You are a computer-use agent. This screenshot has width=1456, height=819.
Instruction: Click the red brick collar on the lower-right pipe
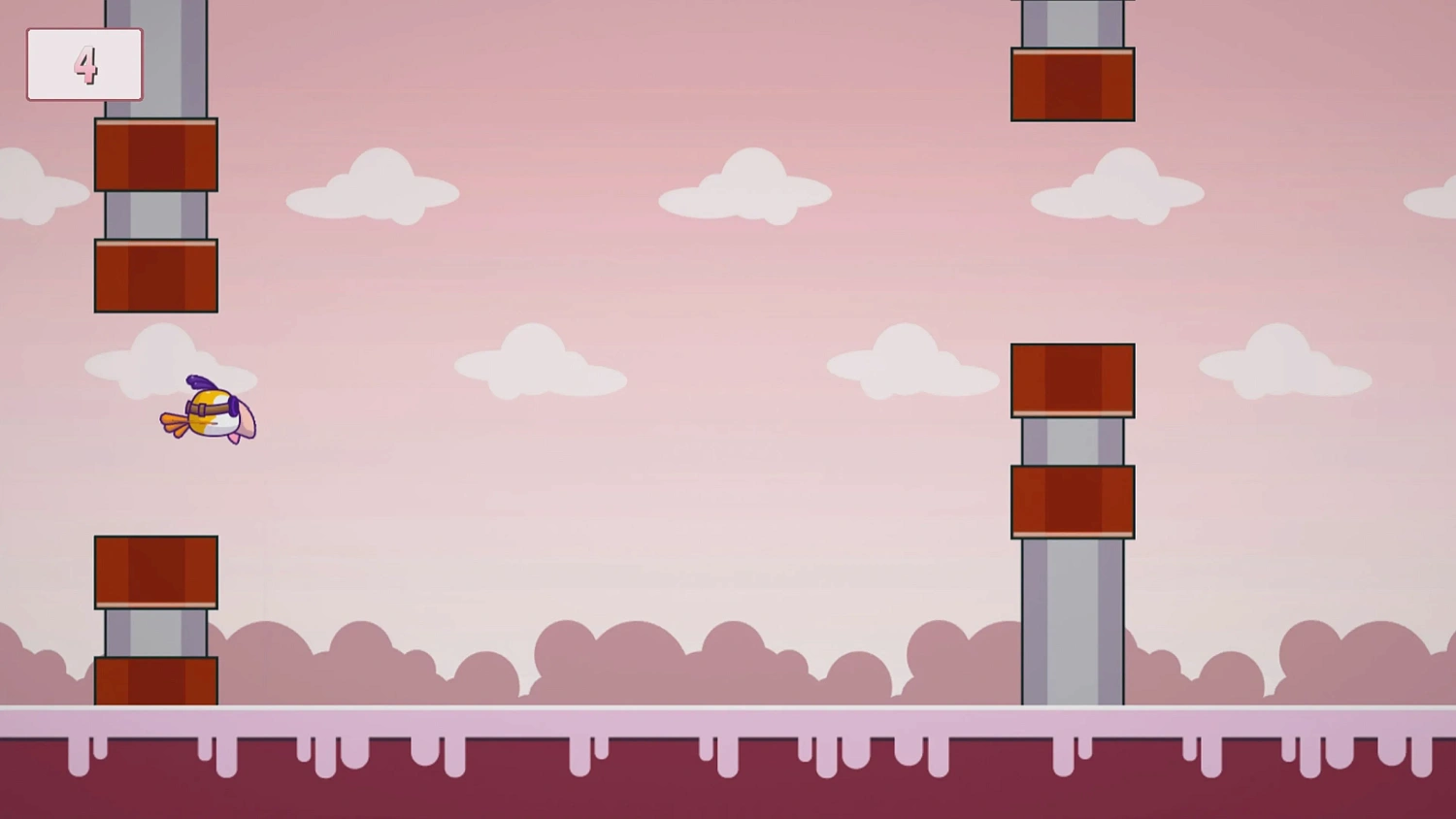click(x=1073, y=500)
